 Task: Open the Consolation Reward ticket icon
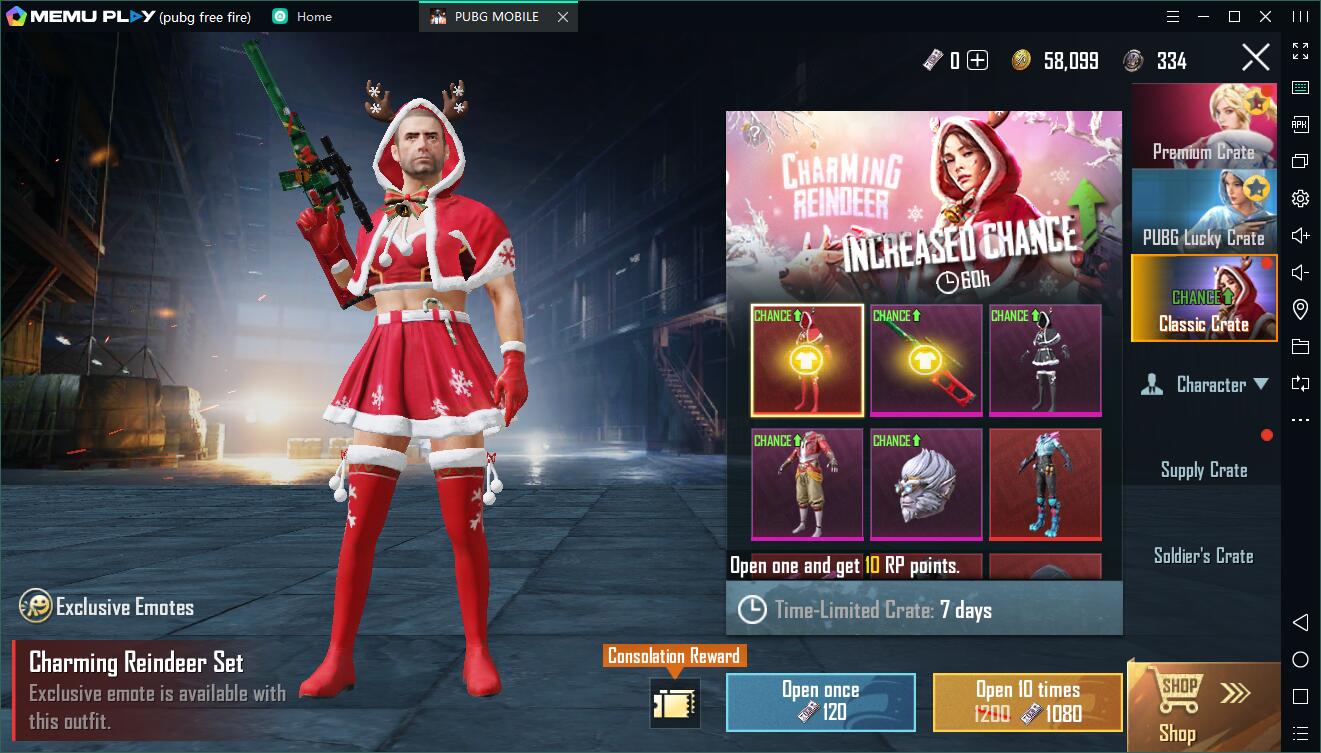[673, 703]
